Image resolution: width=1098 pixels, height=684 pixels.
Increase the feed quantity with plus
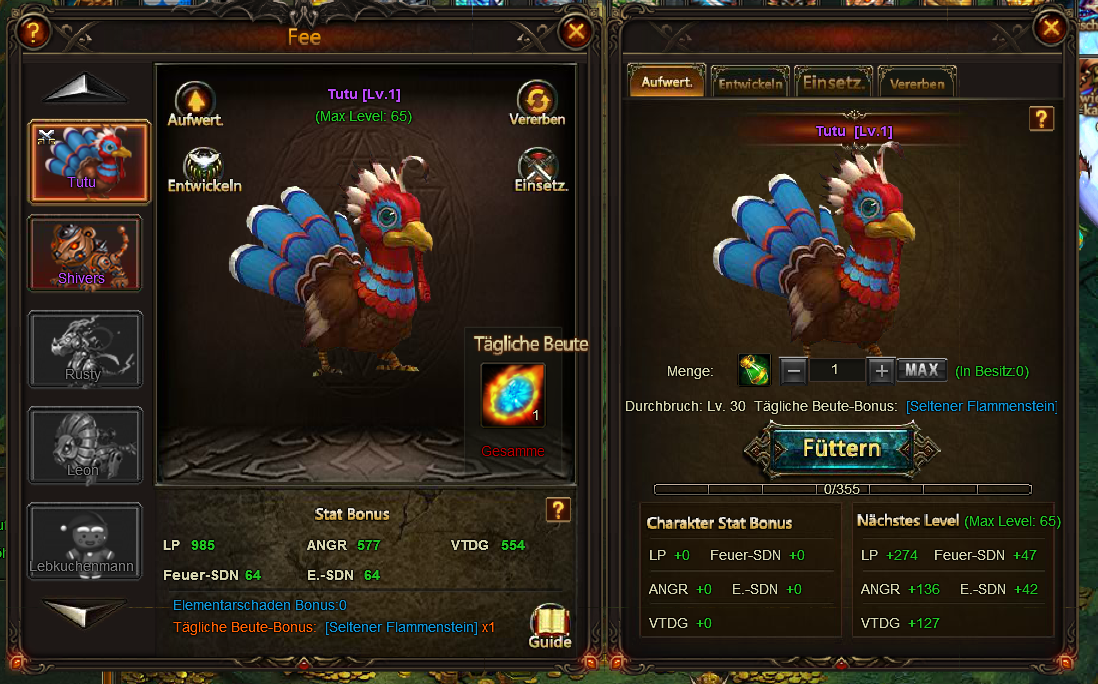pyautogui.click(x=881, y=371)
